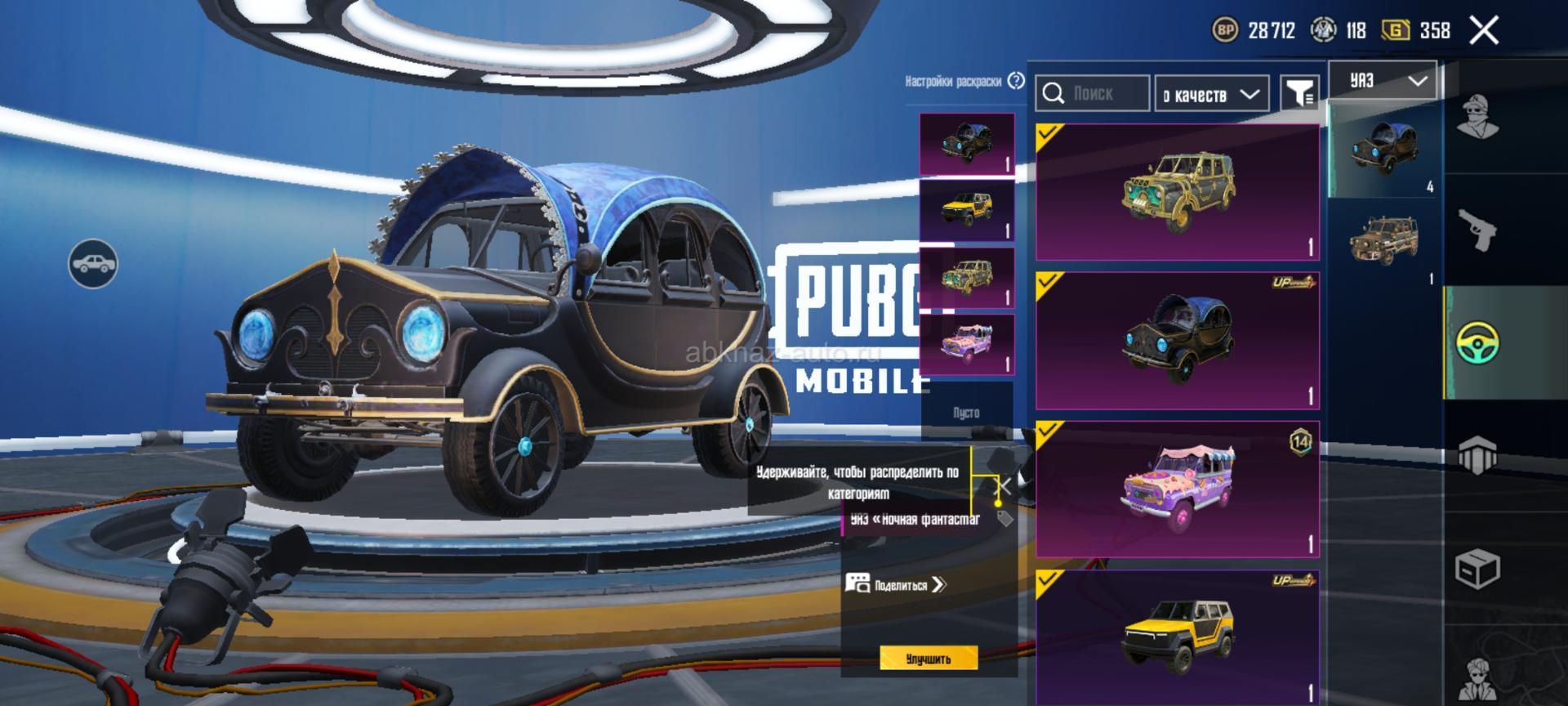Screen dimensions: 1568x706
Task: Switch to the weapons pistol tab
Action: pos(1478,230)
